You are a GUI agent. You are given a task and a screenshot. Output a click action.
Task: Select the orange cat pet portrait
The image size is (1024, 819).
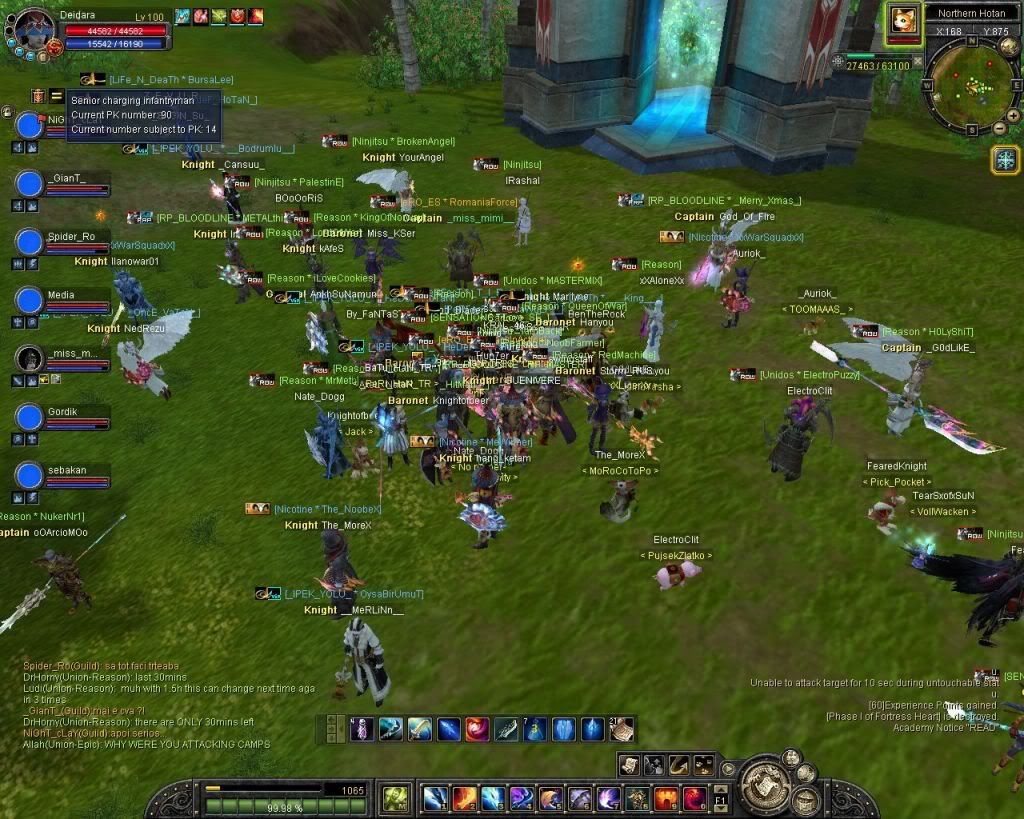(x=902, y=20)
